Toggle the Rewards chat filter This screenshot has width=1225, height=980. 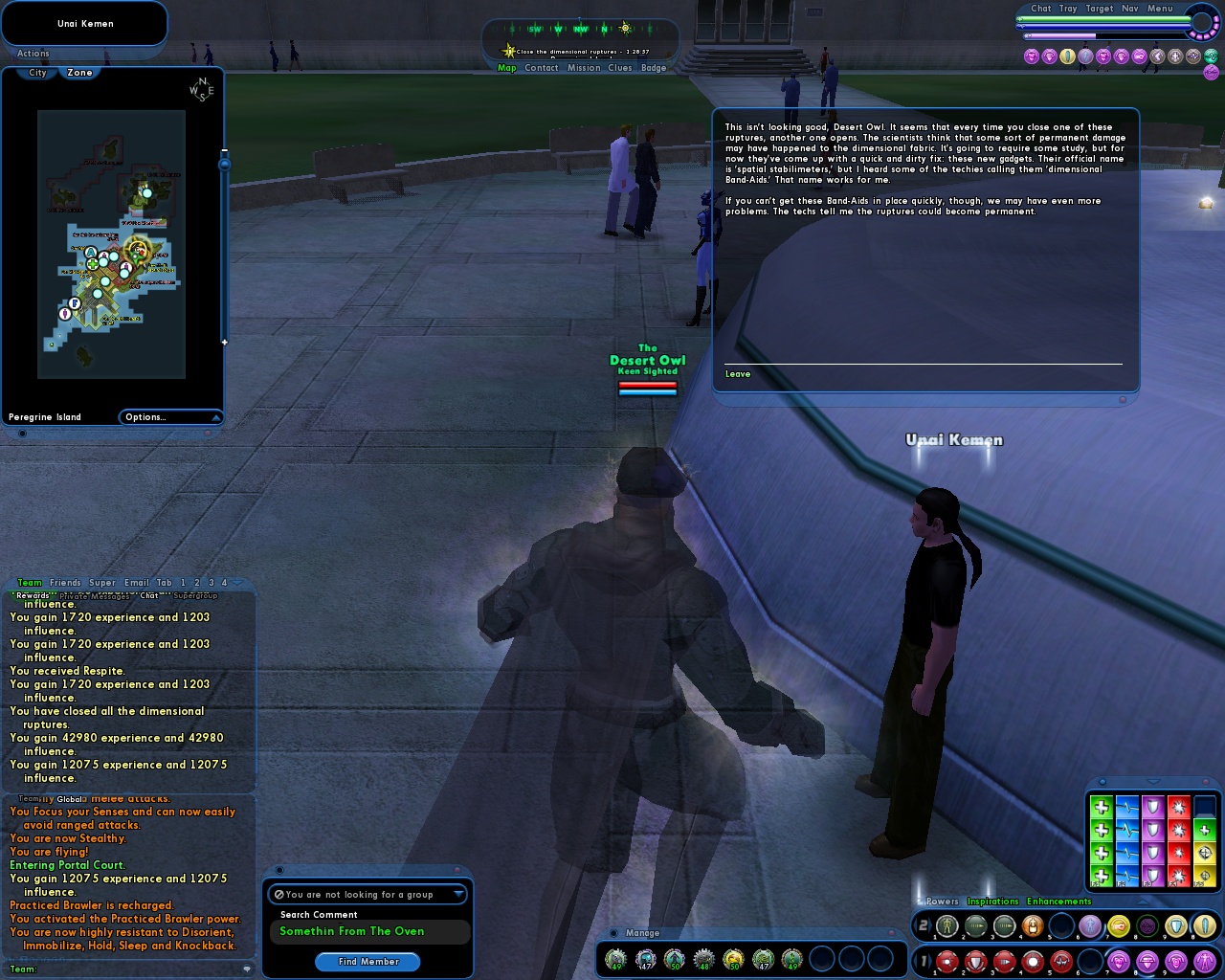[x=32, y=594]
